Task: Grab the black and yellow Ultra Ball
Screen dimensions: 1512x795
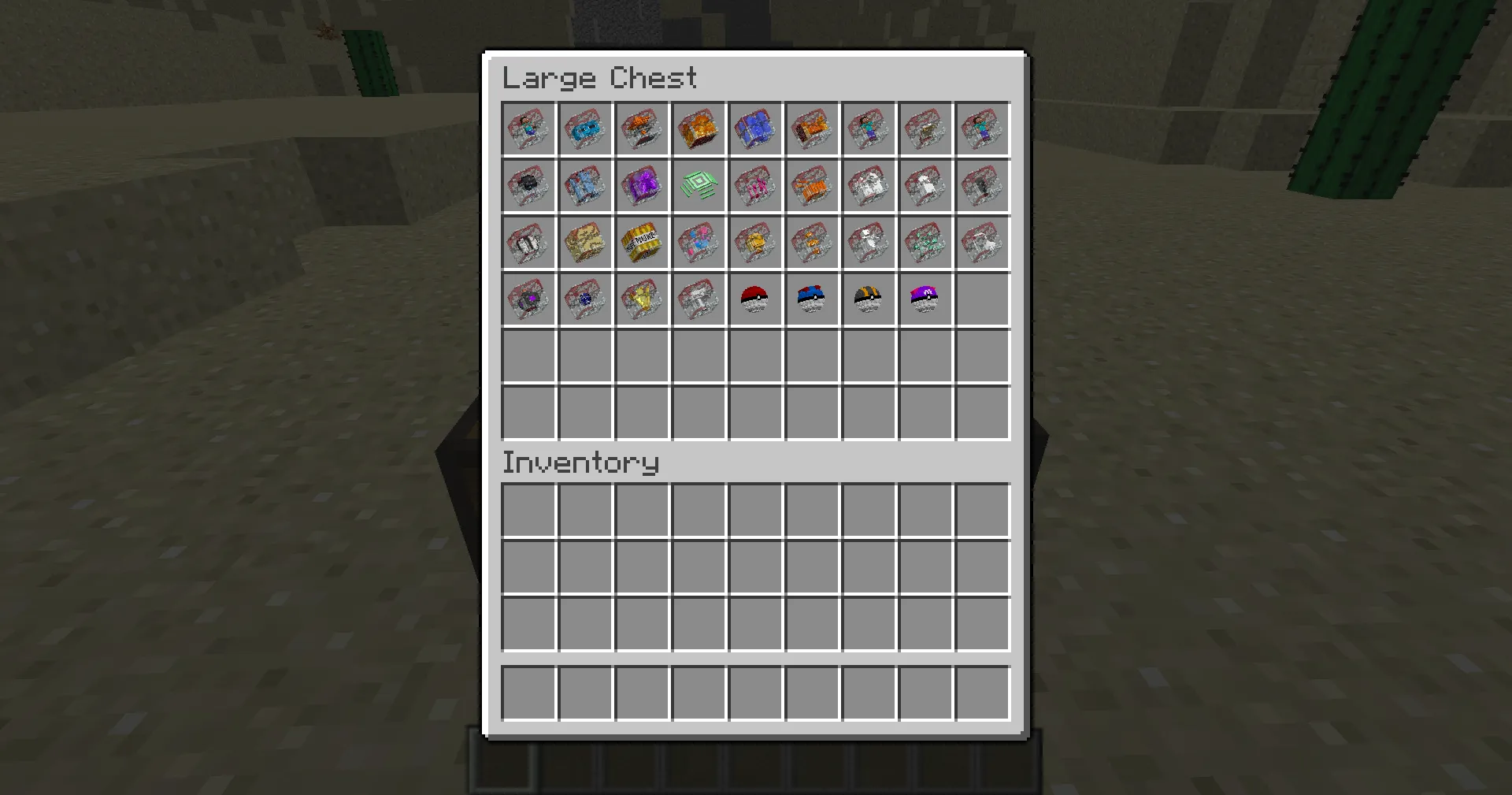Action: [869, 299]
